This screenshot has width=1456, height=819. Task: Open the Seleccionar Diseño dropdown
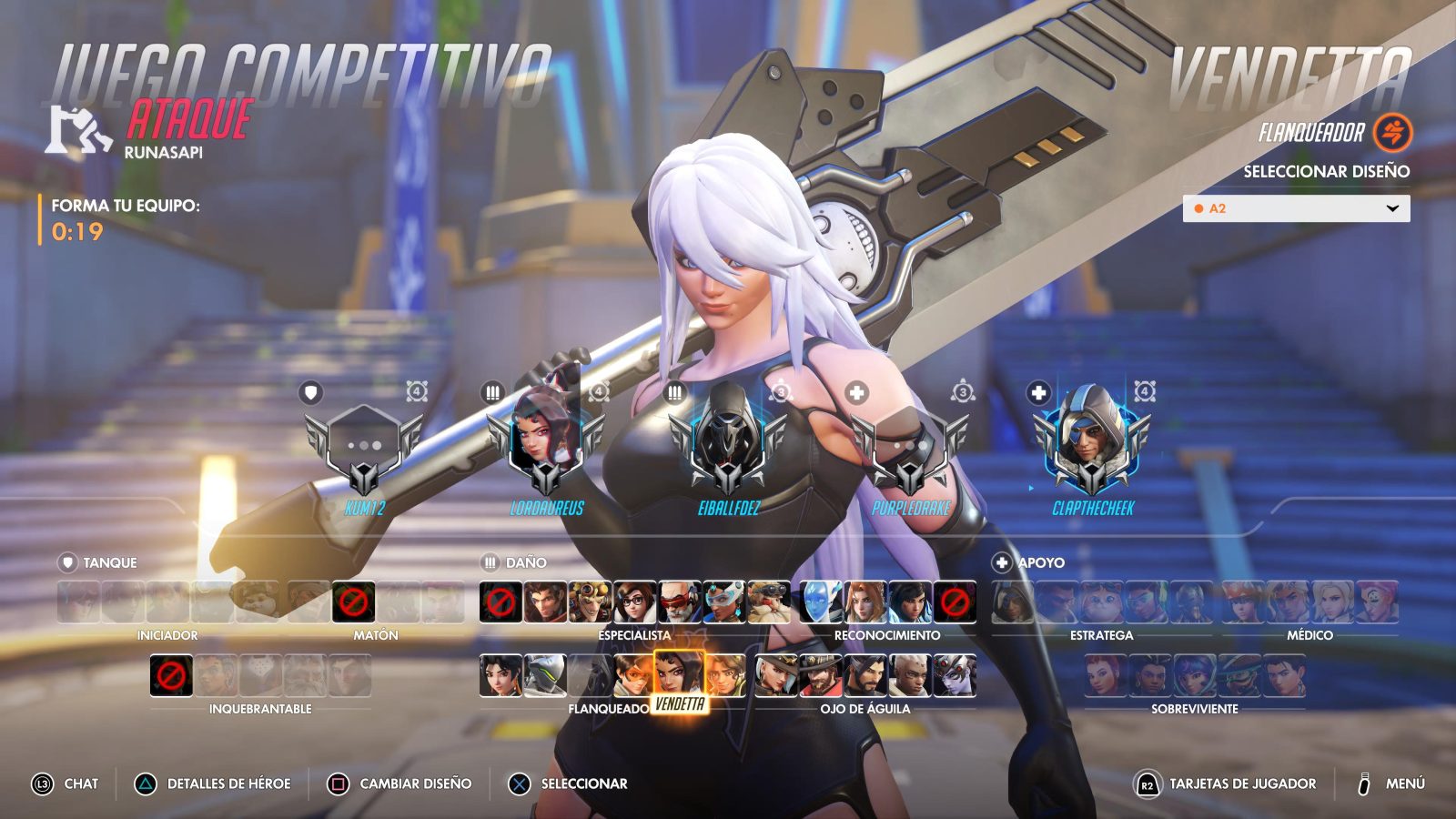(1296, 207)
